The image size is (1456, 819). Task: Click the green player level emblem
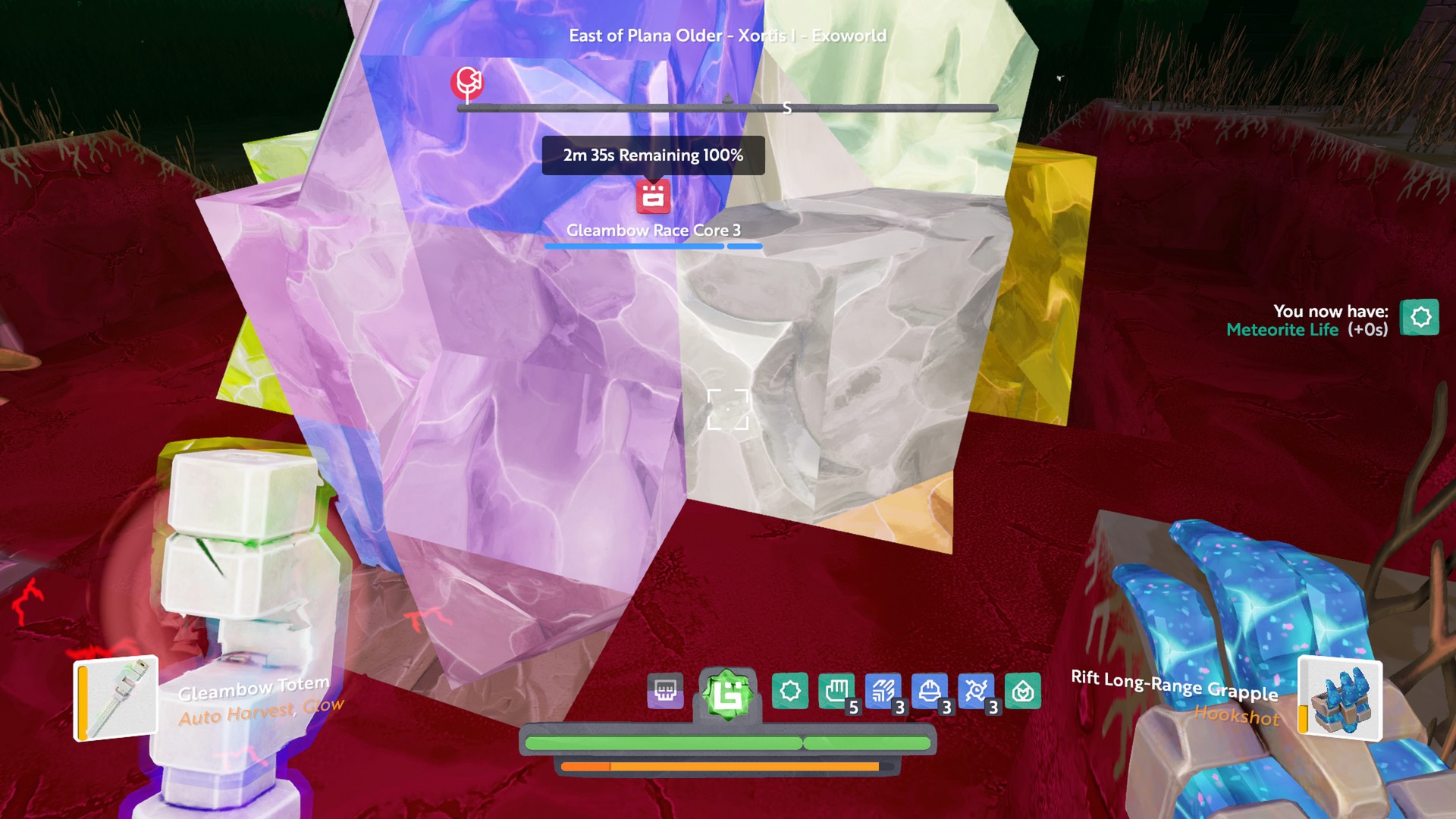[727, 694]
